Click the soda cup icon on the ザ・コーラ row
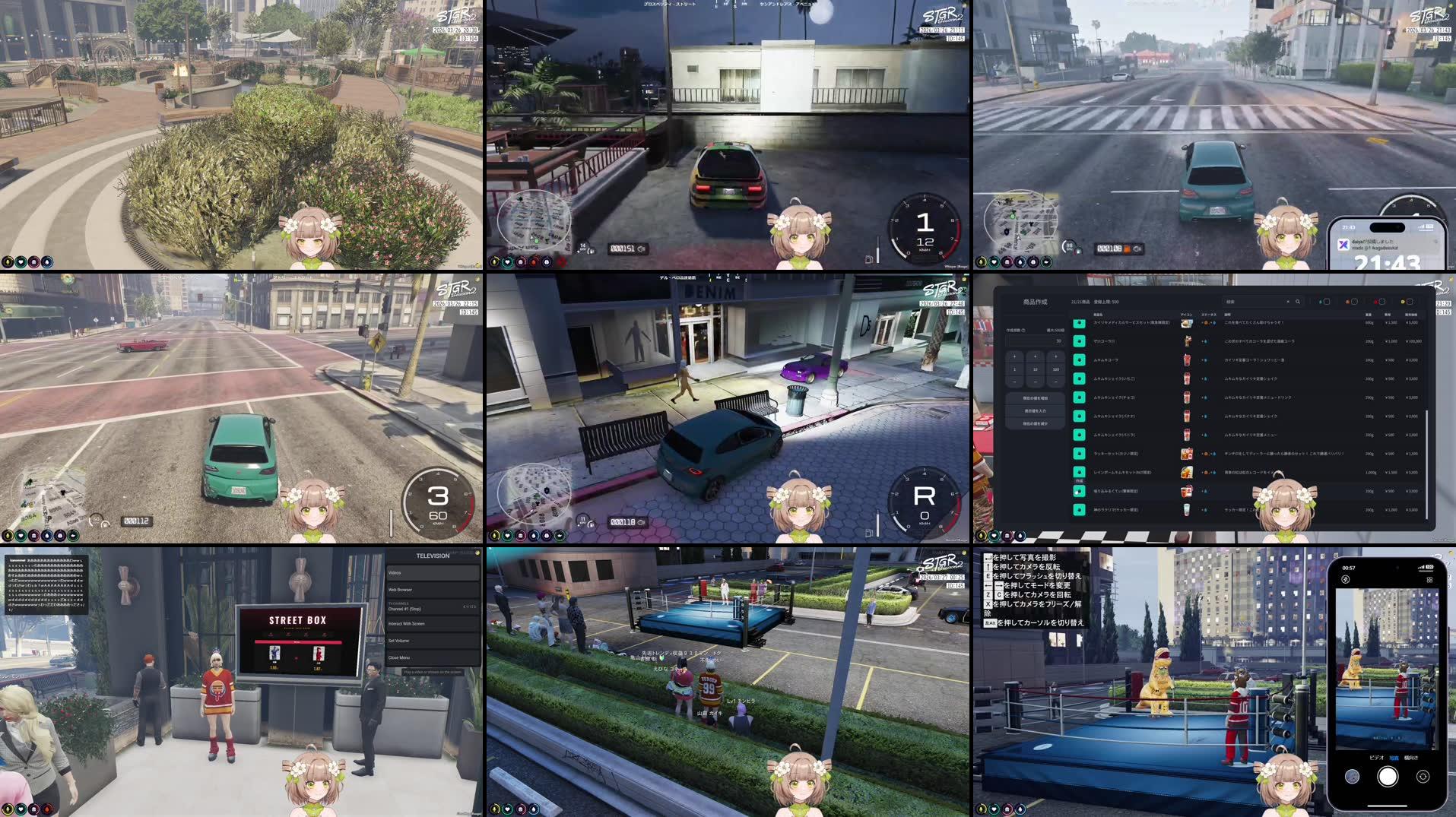 pyautogui.click(x=1187, y=342)
